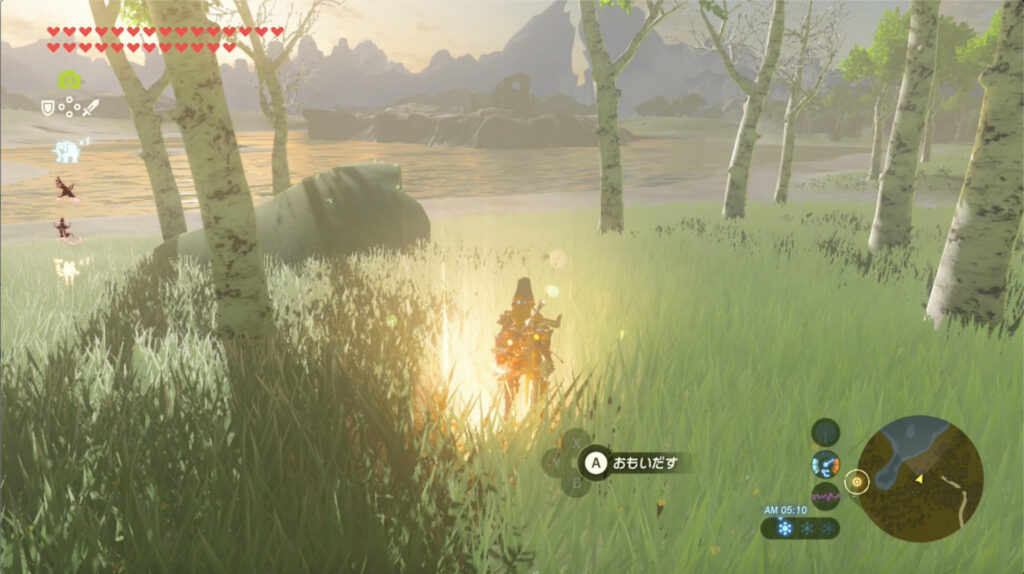The width and height of the screenshot is (1024, 574).
Task: Check the temperature gauge dial
Action: (825, 465)
